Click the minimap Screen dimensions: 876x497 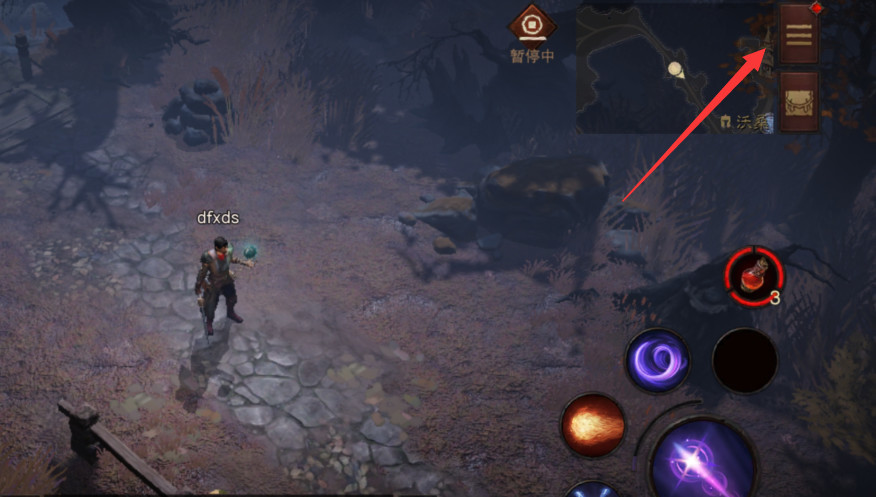(672, 68)
